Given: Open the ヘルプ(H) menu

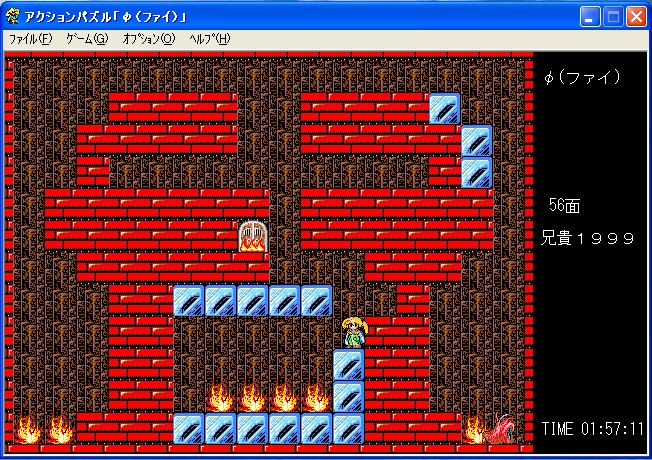Looking at the screenshot, I should tap(209, 39).
